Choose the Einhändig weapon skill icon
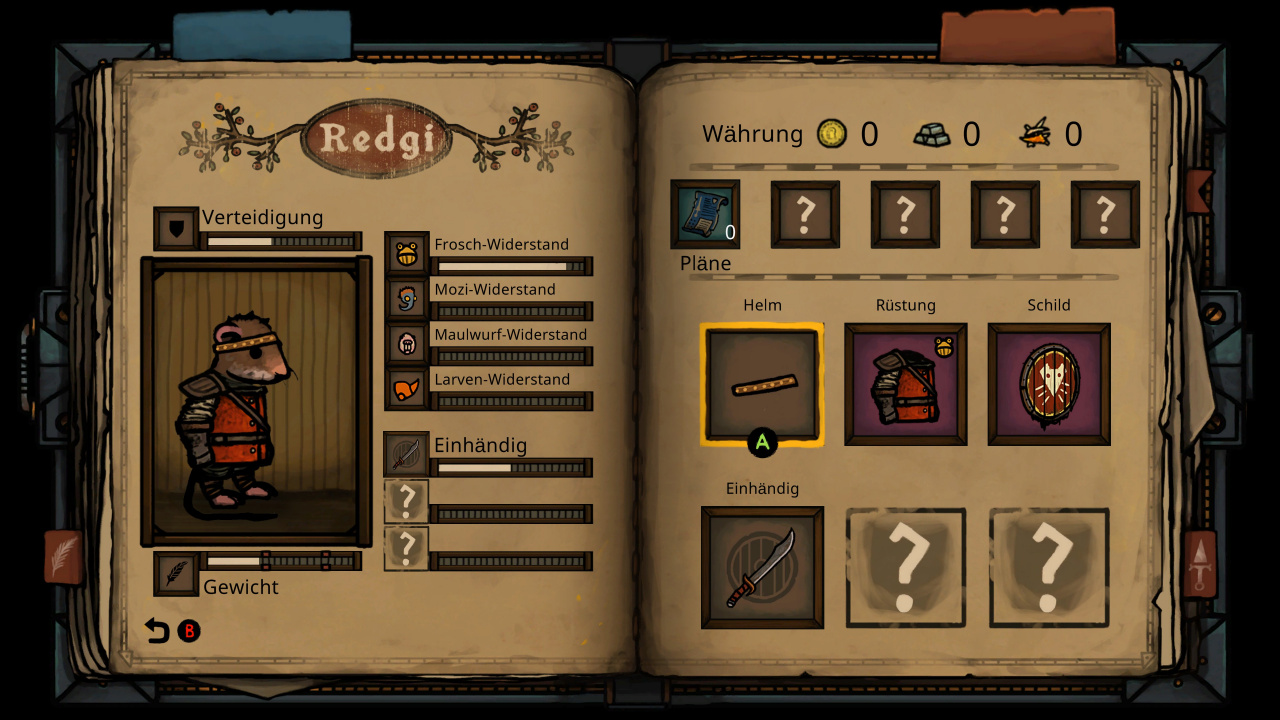Viewport: 1280px width, 720px height. point(406,455)
